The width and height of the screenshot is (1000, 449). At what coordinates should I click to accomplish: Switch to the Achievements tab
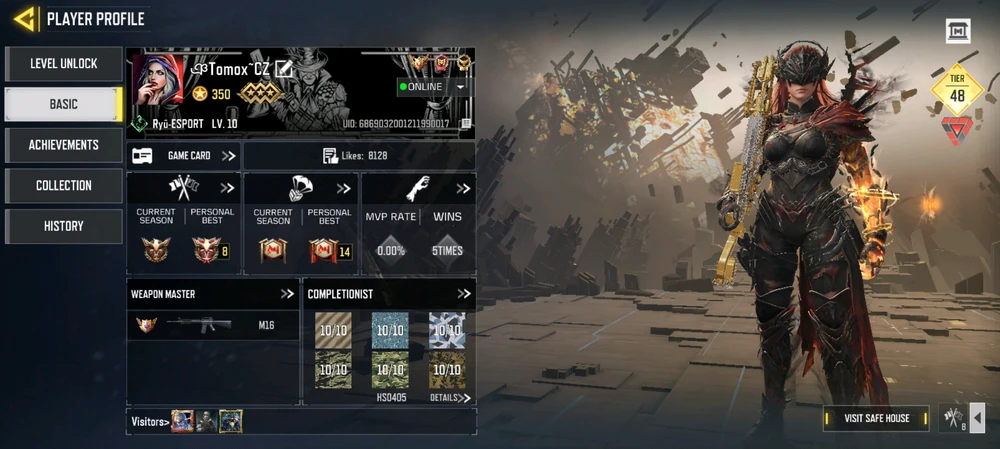[64, 145]
